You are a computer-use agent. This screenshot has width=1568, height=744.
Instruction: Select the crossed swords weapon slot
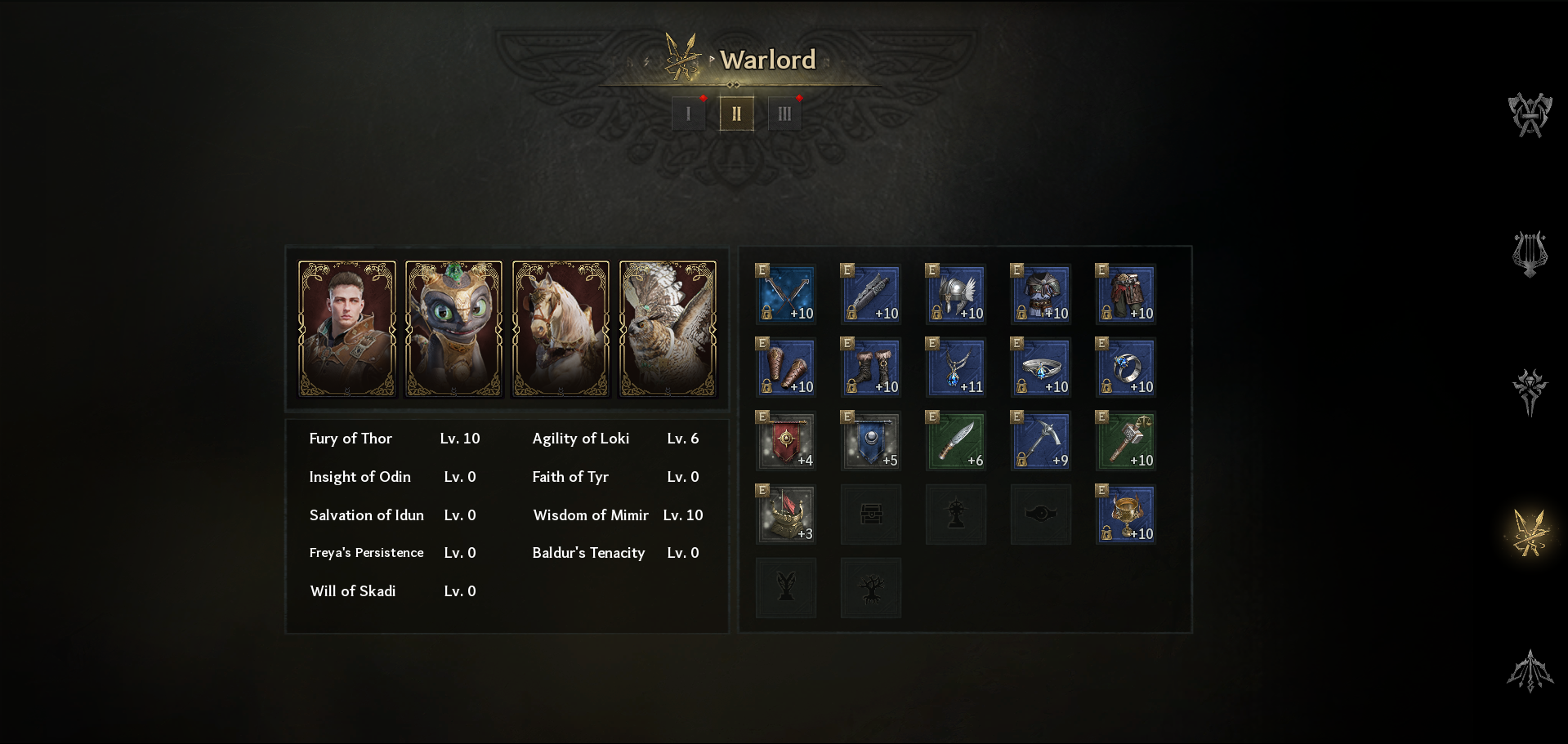coord(786,294)
